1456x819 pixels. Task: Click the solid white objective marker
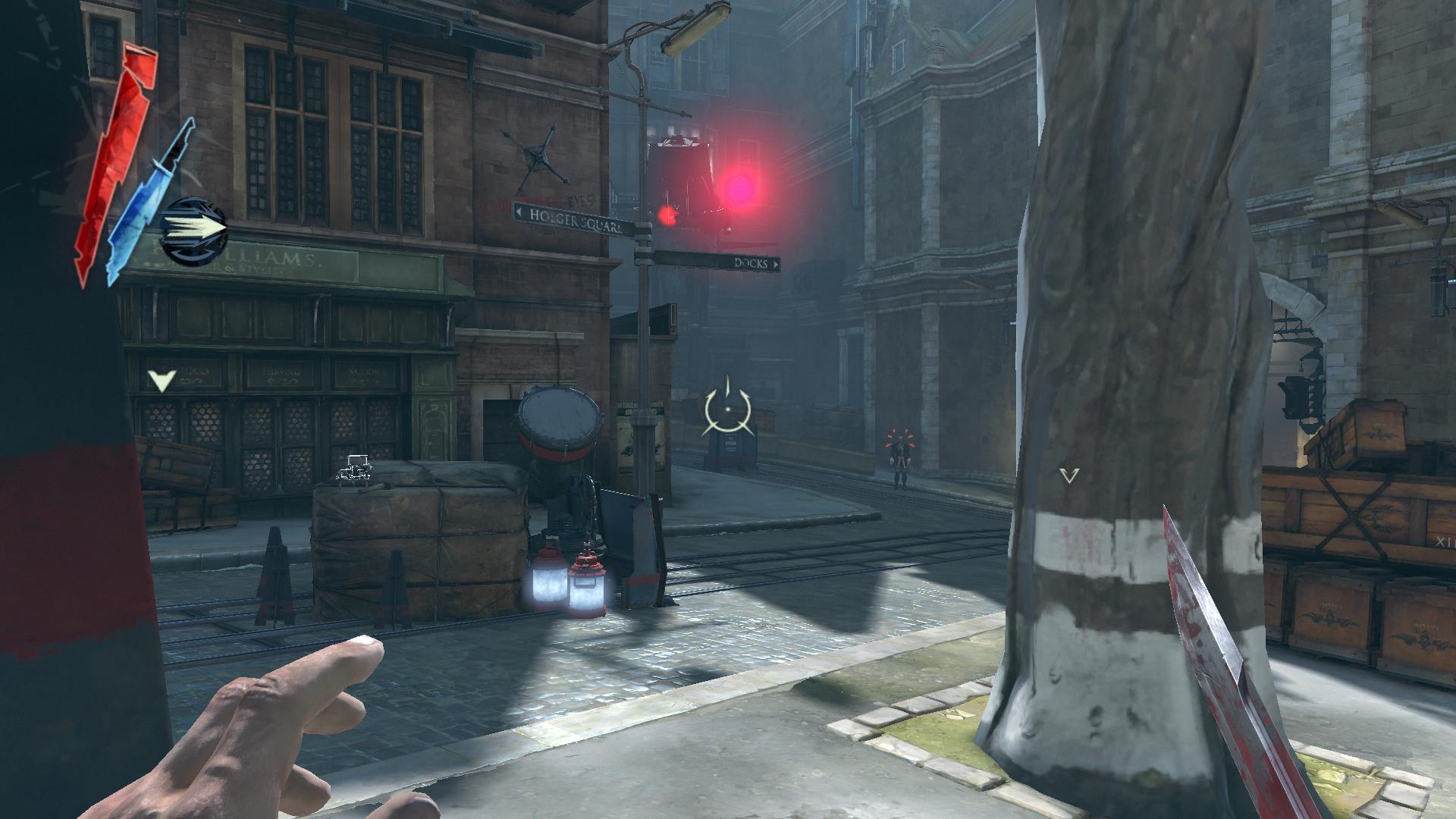(162, 380)
